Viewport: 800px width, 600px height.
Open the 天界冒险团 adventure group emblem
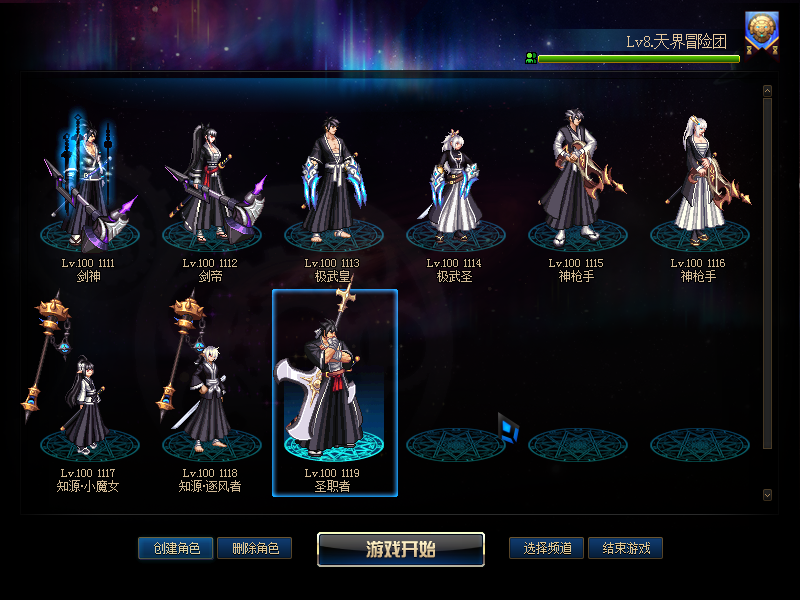(762, 31)
